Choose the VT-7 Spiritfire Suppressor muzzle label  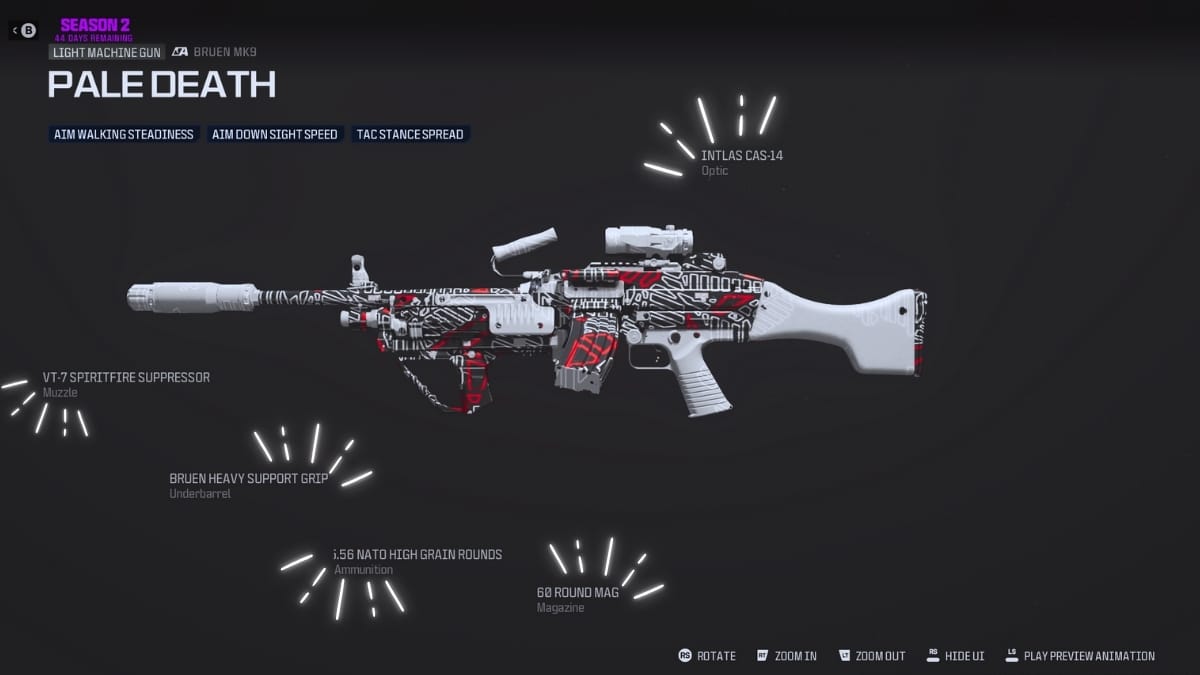click(126, 378)
